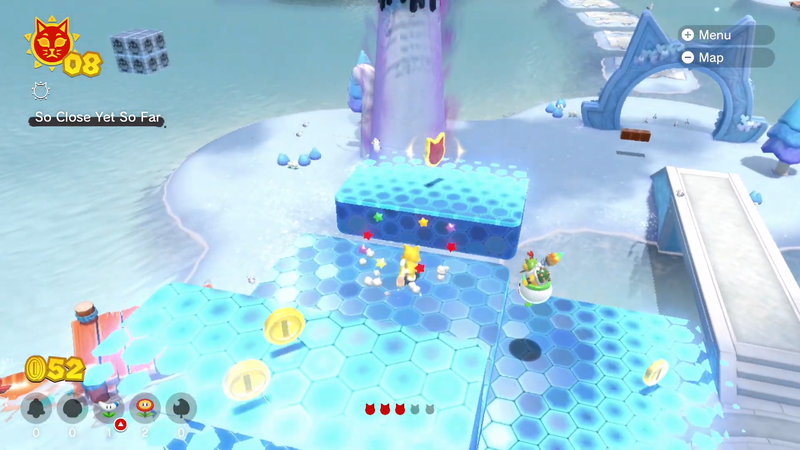This screenshot has width=800, height=450.
Task: Select the Fire Flower reserve item
Action: pos(145,408)
